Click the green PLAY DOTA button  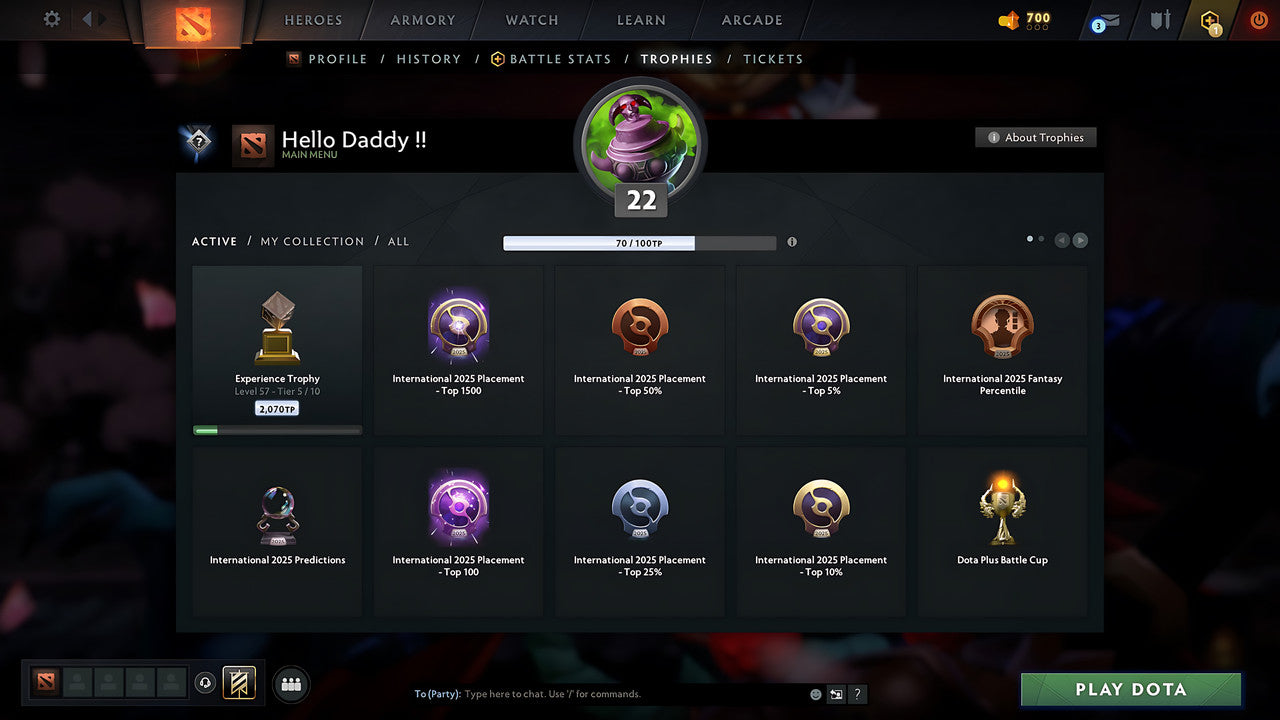point(1130,689)
